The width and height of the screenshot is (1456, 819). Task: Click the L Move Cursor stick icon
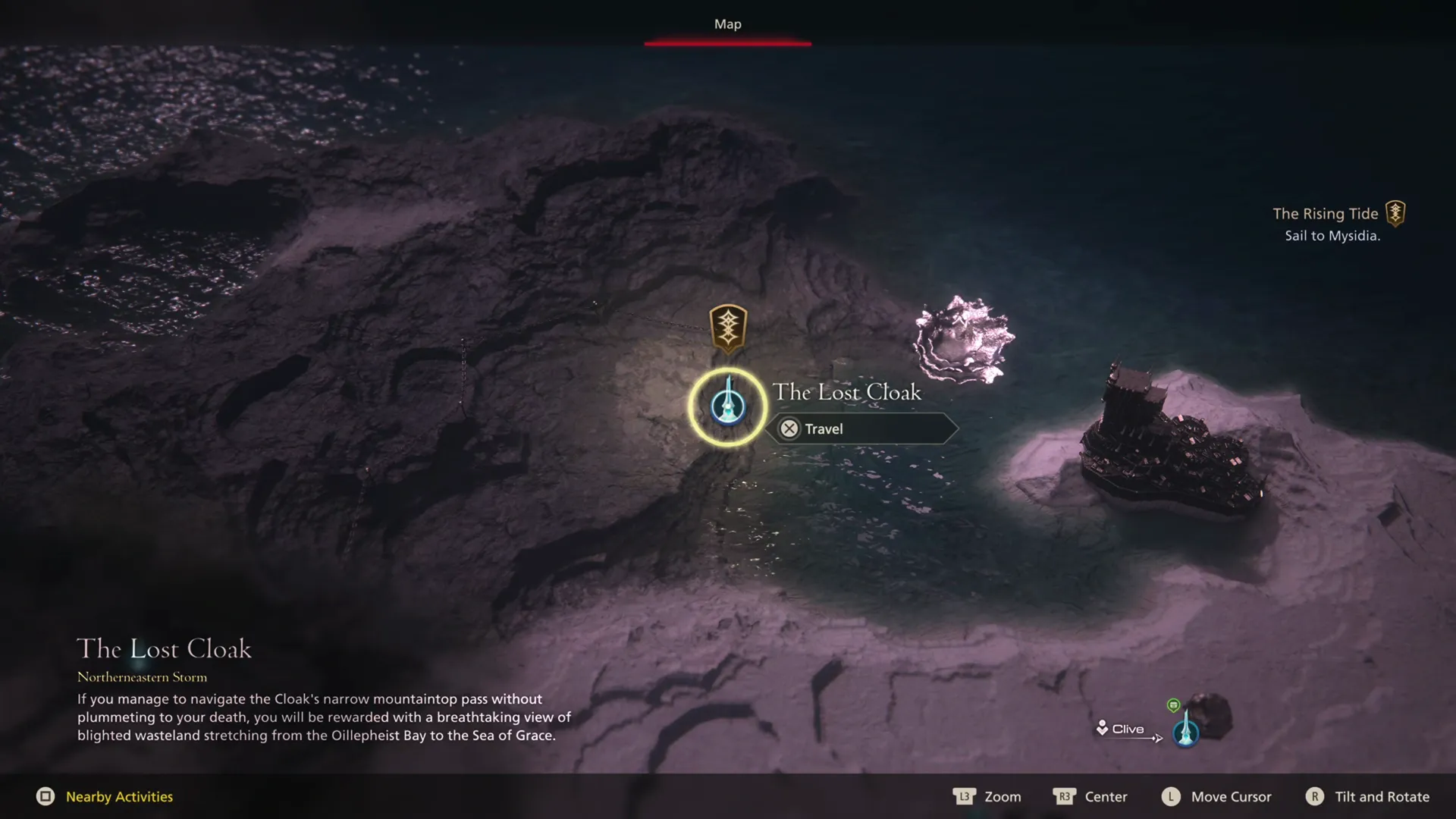[1171, 797]
